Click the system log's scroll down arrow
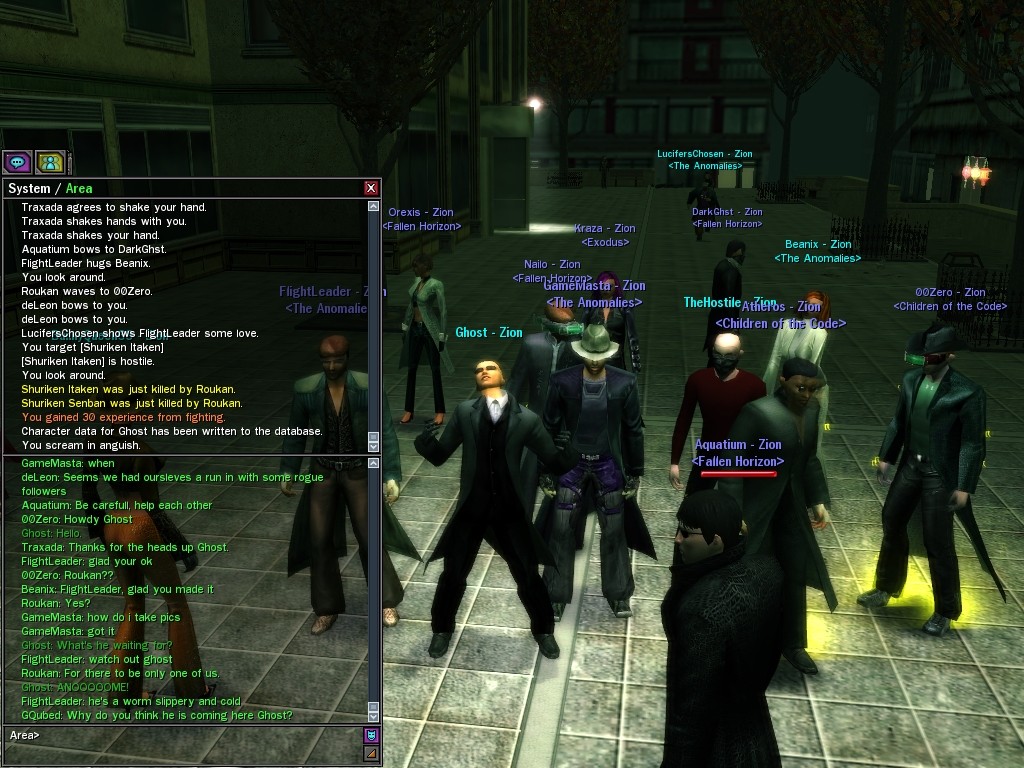1024x768 pixels. tap(373, 444)
